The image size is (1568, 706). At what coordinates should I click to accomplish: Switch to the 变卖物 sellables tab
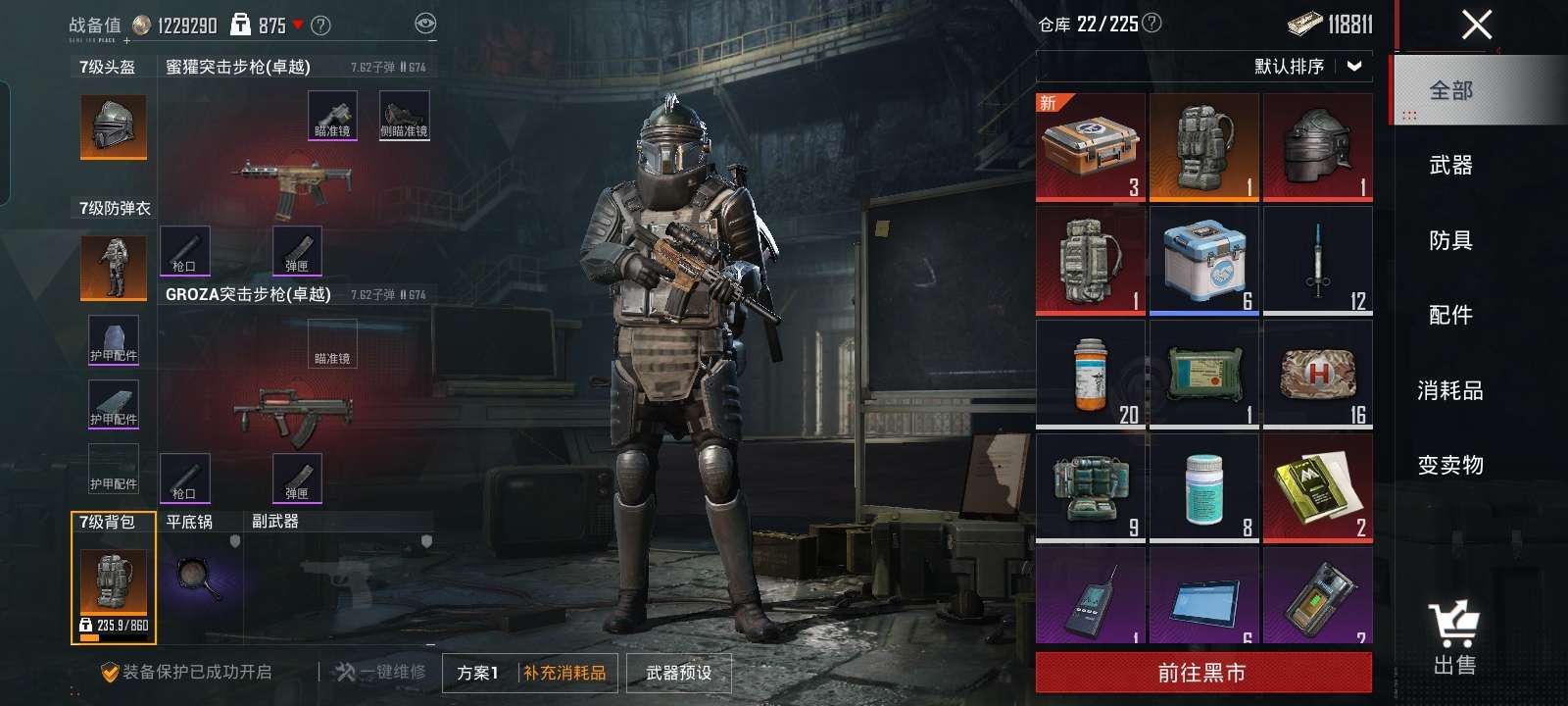1450,465
